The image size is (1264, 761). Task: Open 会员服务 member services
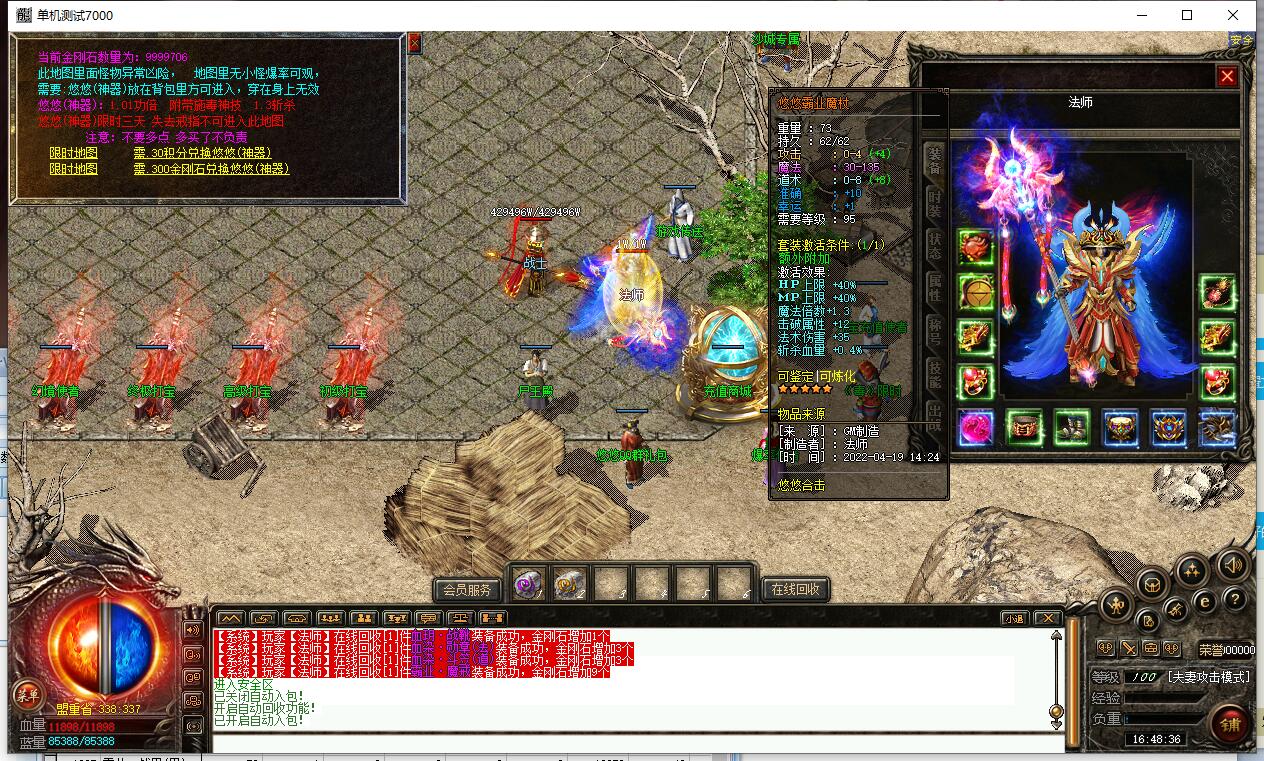[467, 589]
